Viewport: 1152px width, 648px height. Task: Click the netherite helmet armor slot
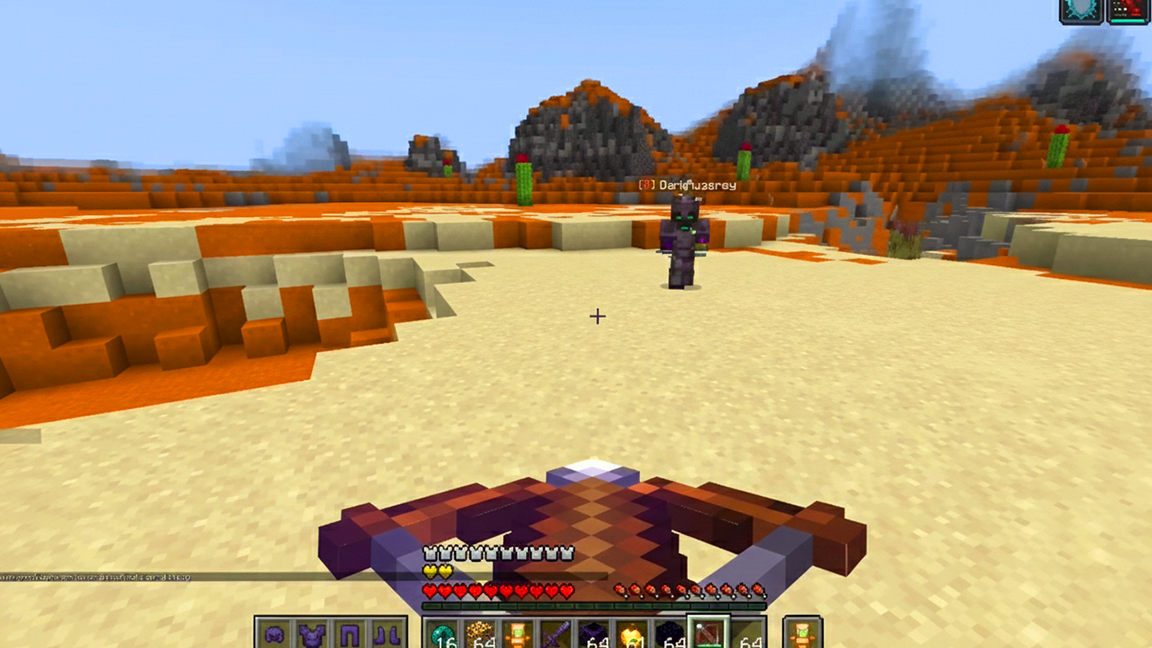(274, 634)
